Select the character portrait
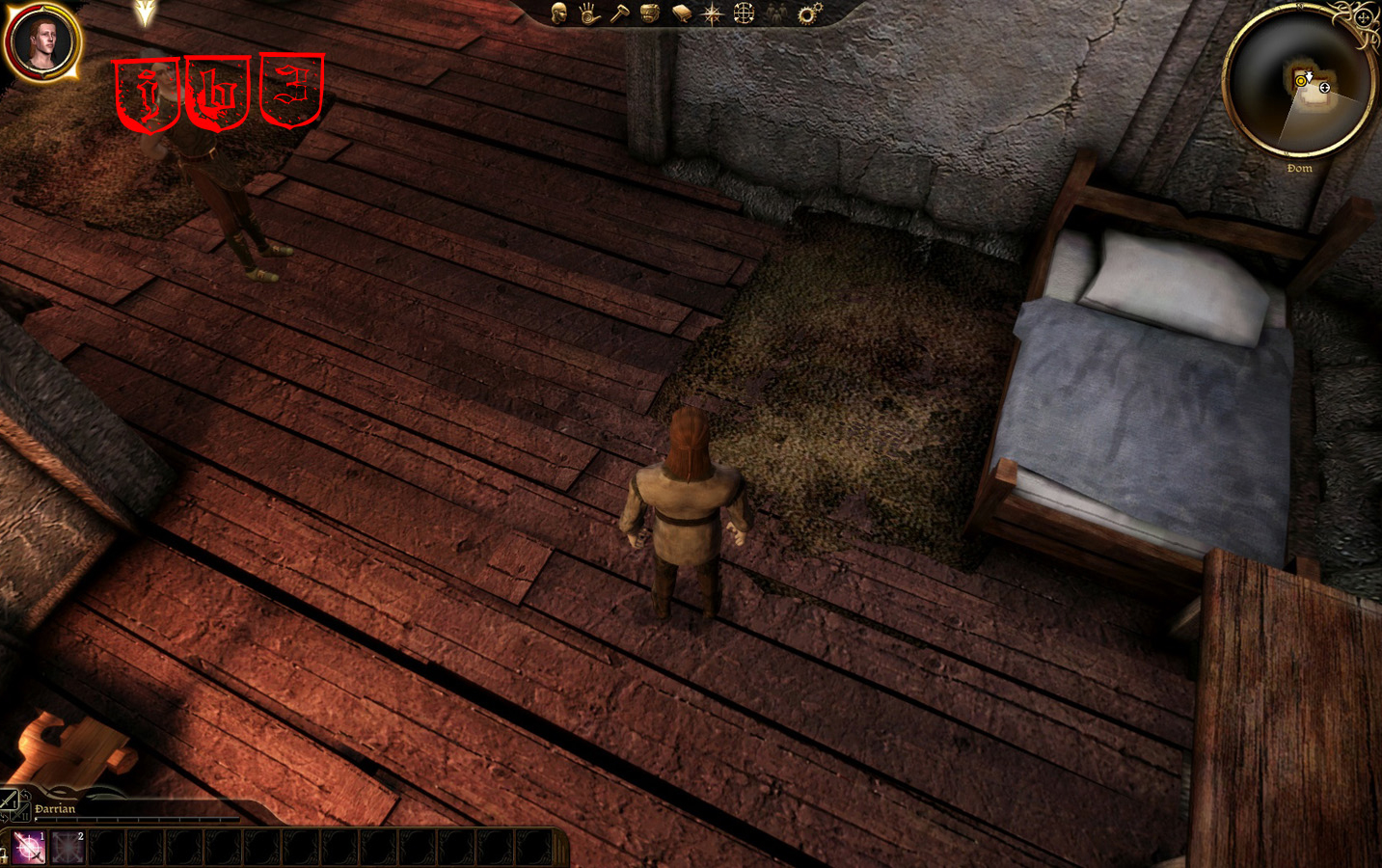Viewport: 1382px width, 868px height. [x=42, y=42]
